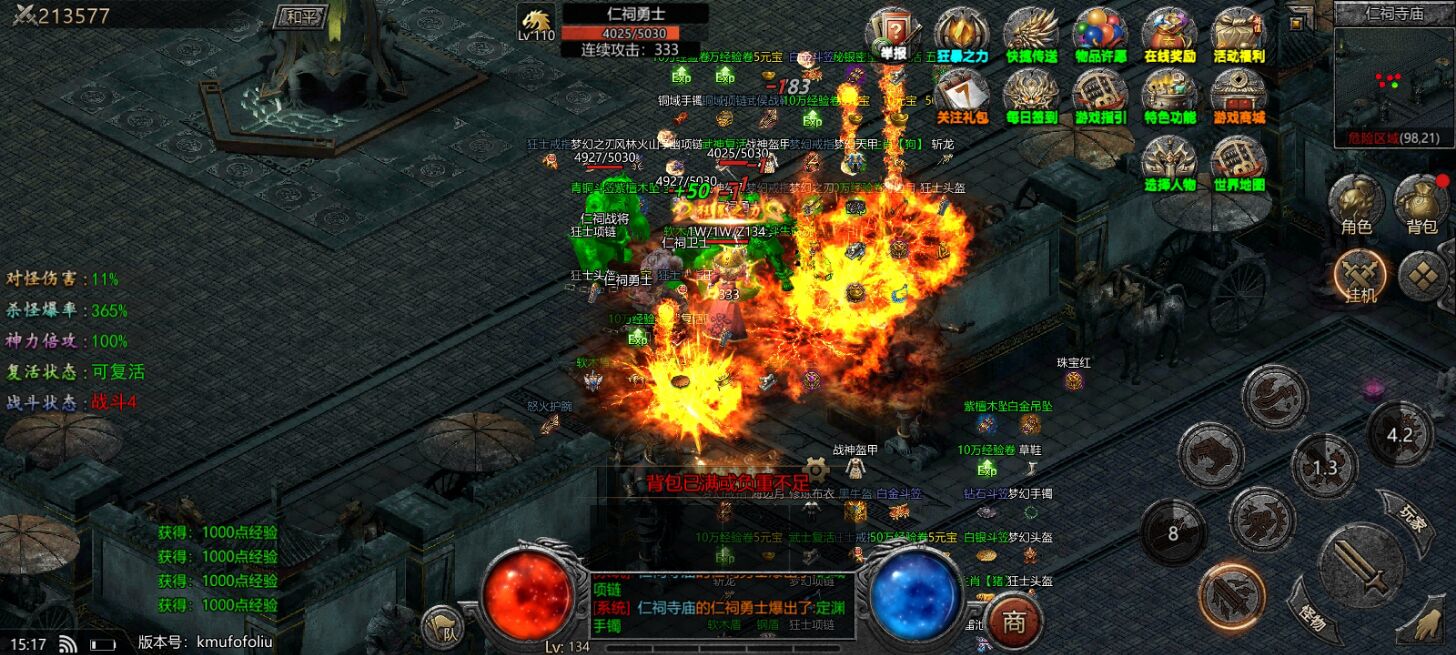Open 选择人物 character select
The width and height of the screenshot is (1456, 655).
[1170, 163]
